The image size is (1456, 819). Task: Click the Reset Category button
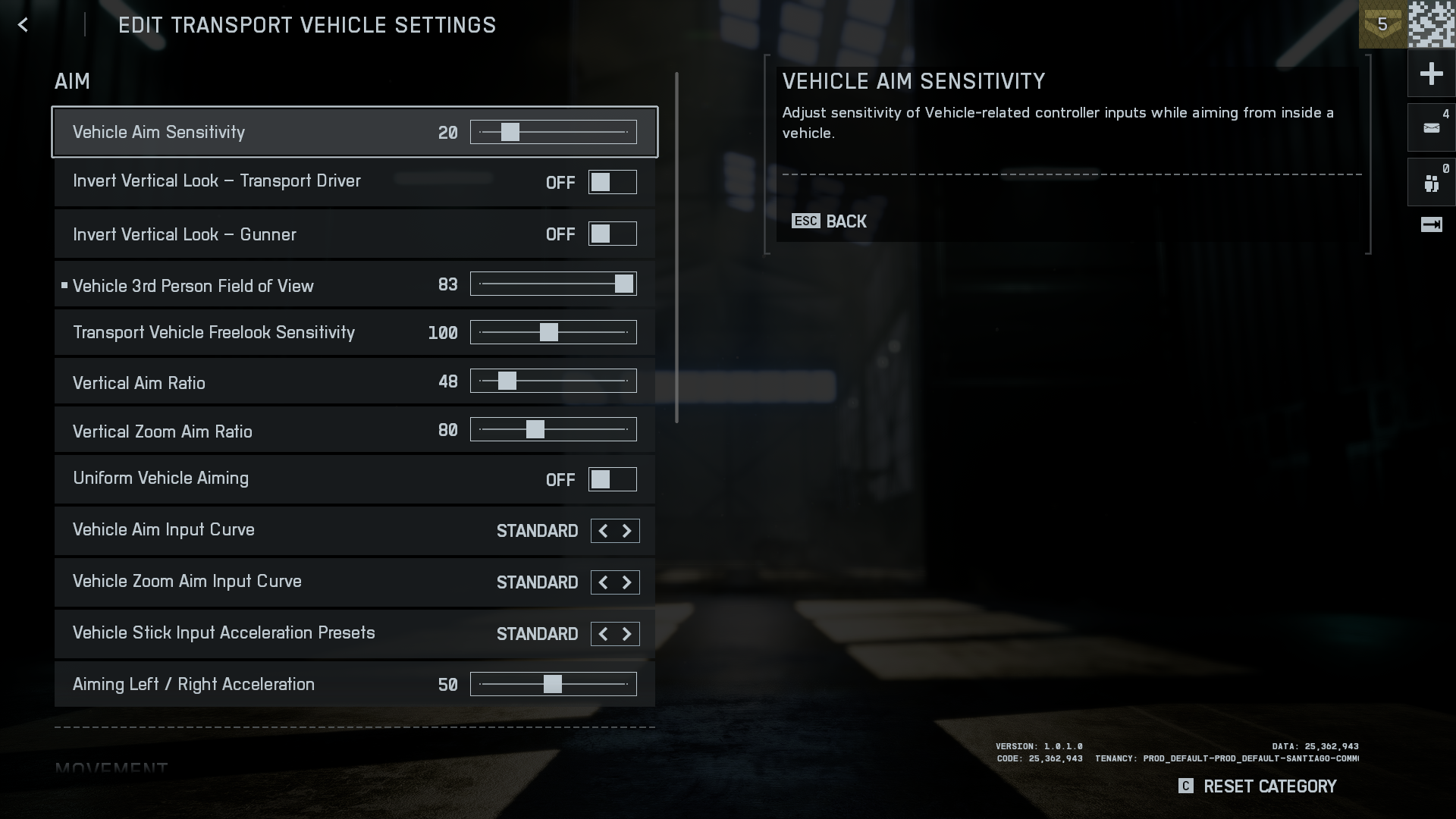tap(1258, 786)
